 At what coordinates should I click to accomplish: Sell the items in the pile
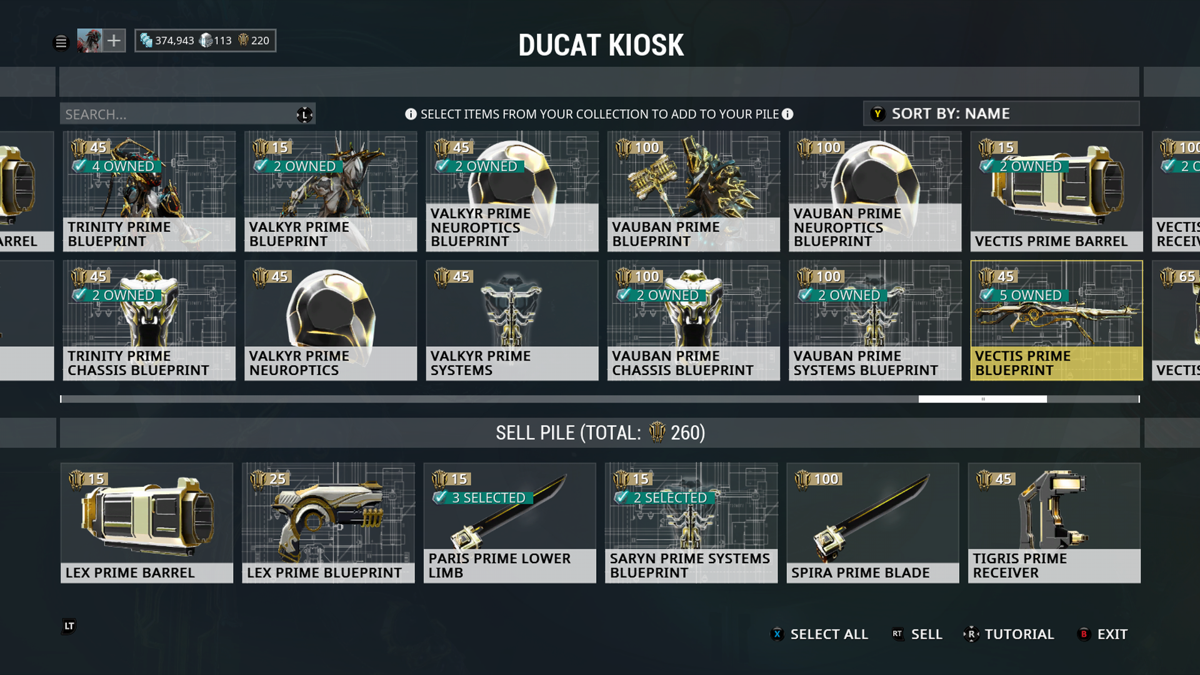coord(917,634)
